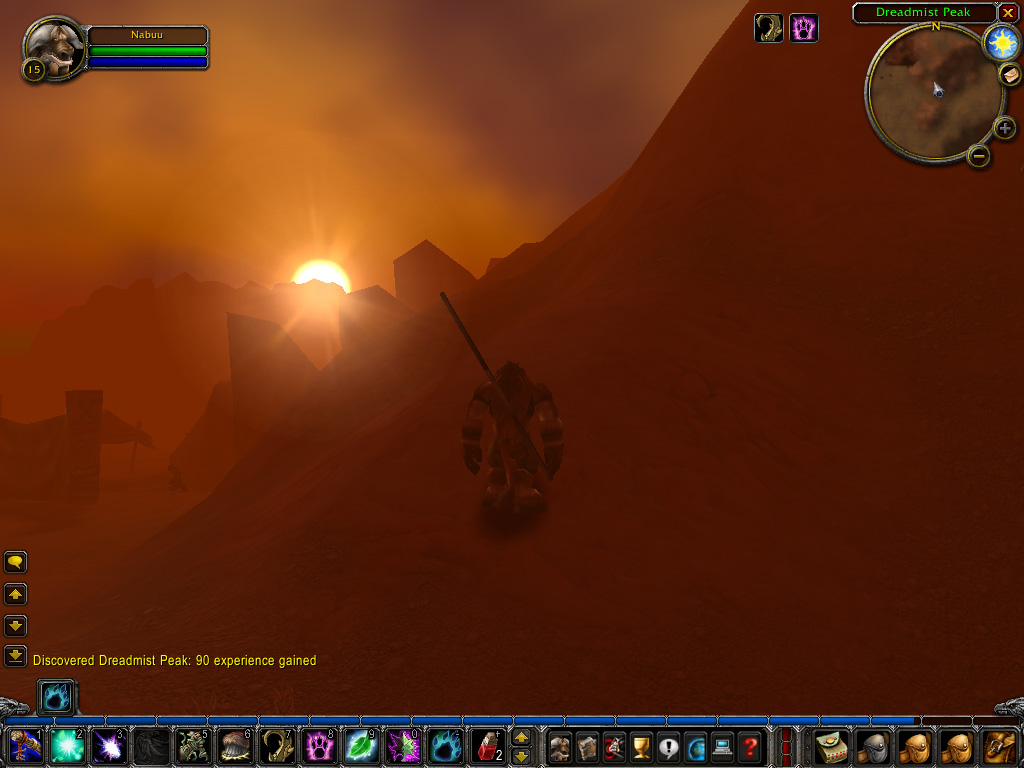Cast the tangled roots spell in slot 5
The width and height of the screenshot is (1024, 768).
(x=193, y=746)
